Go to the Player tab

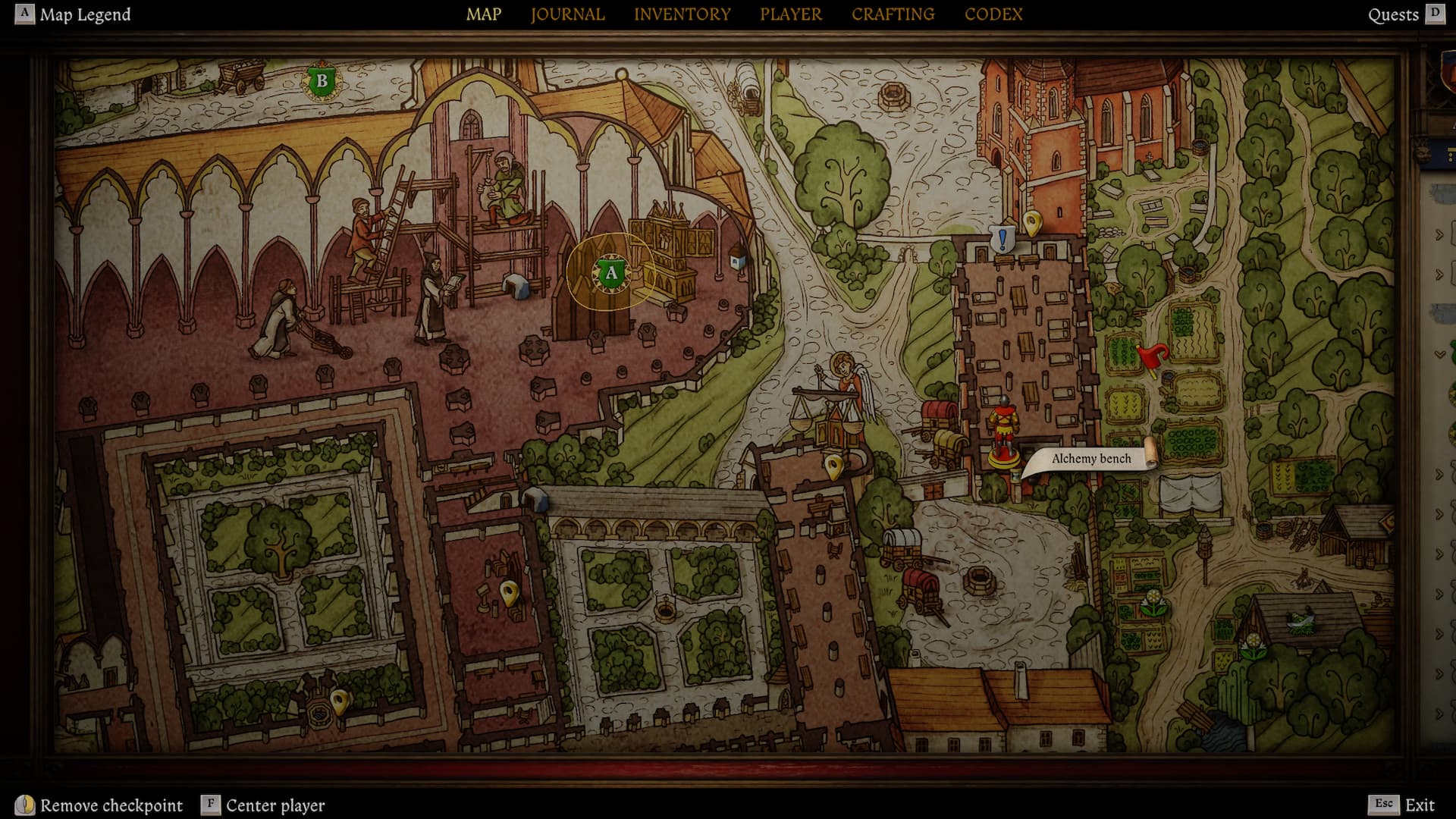coord(790,14)
